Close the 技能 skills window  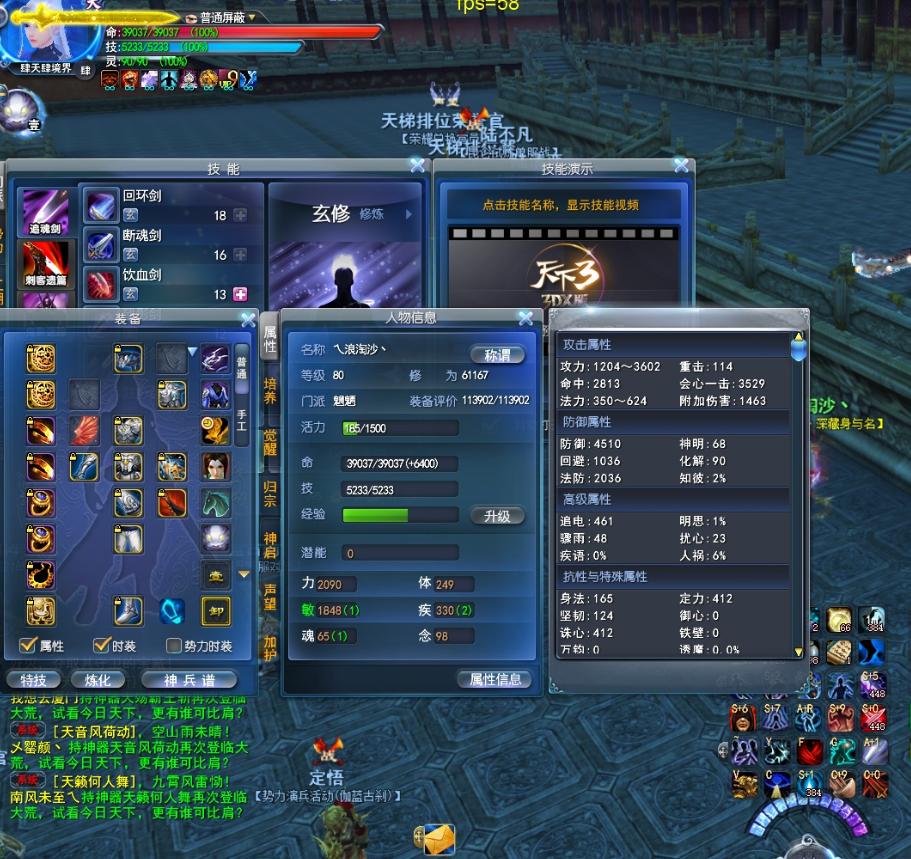(417, 166)
